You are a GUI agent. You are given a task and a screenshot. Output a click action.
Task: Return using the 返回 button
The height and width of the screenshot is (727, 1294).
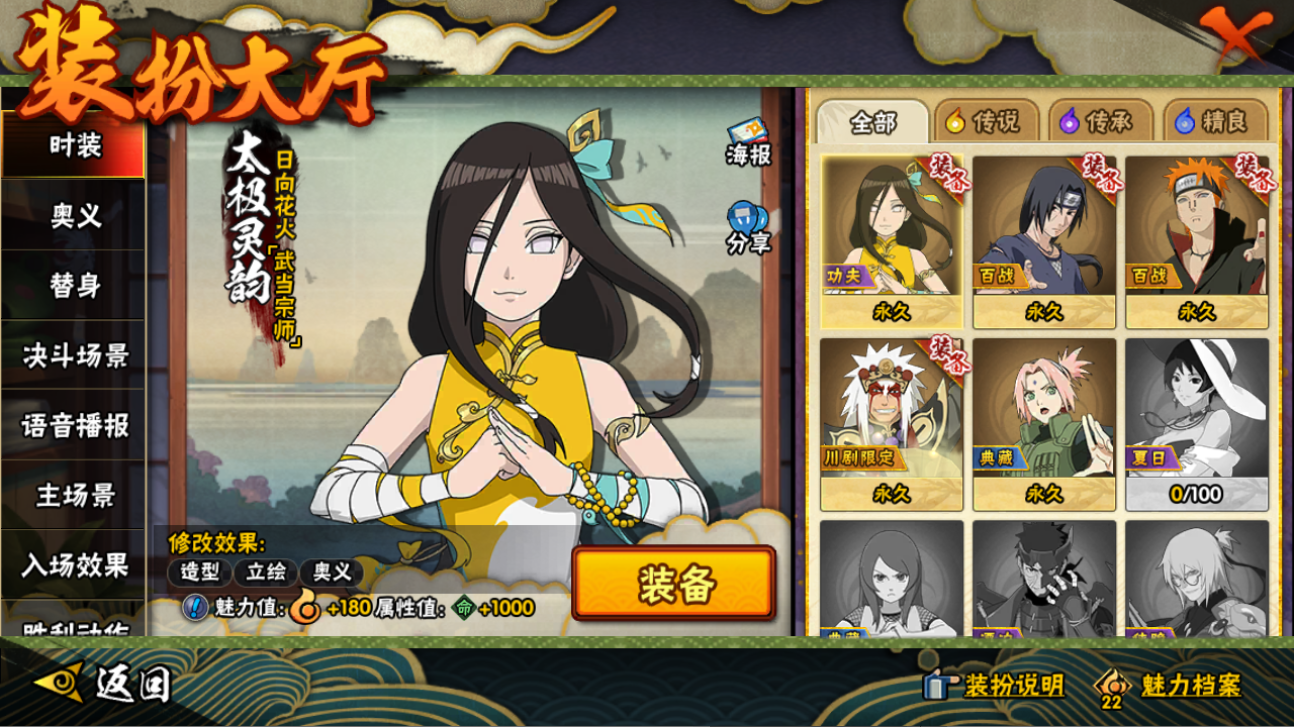point(104,684)
